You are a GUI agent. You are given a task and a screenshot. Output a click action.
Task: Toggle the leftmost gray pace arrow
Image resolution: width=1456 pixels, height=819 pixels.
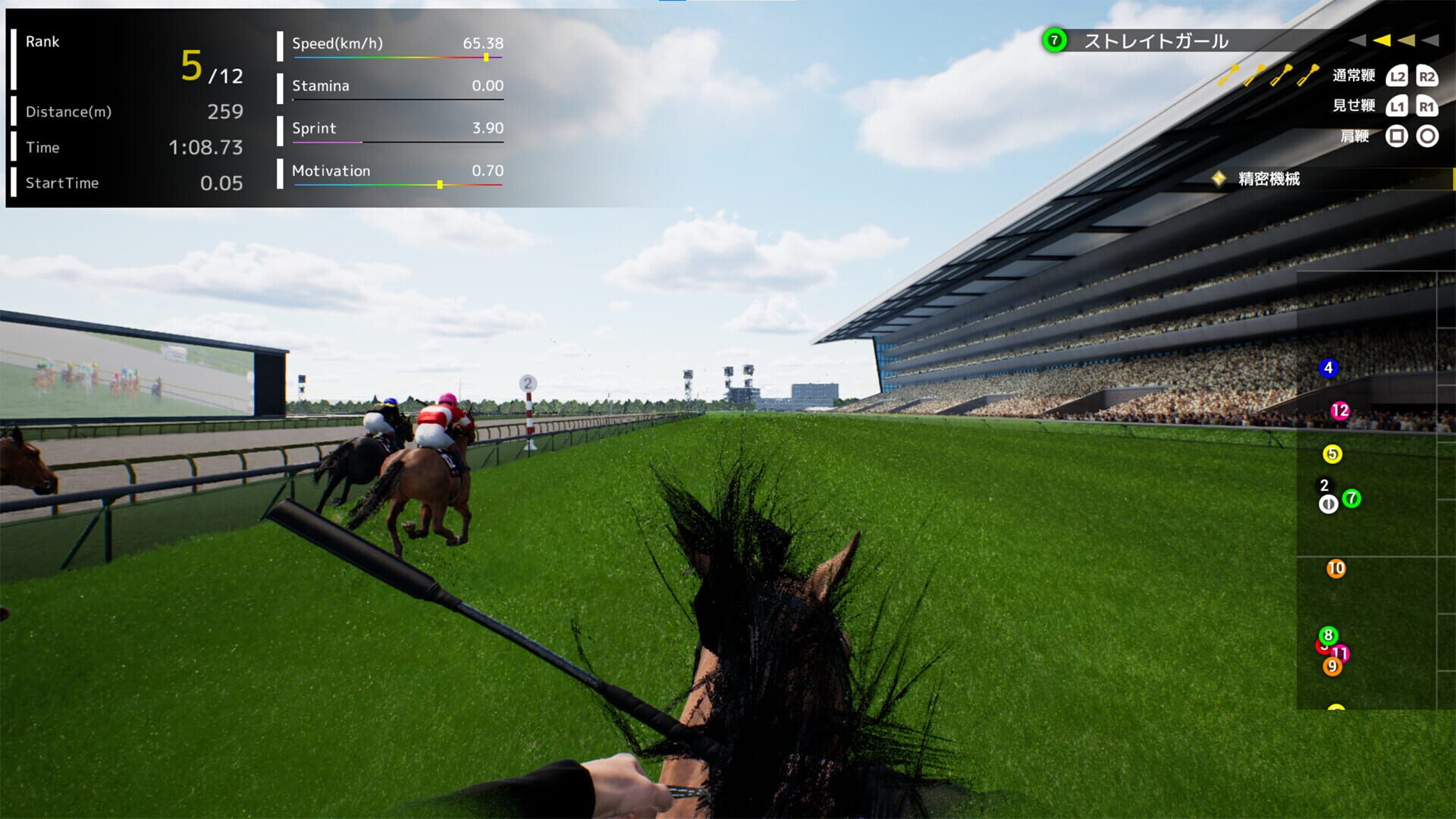(1359, 41)
